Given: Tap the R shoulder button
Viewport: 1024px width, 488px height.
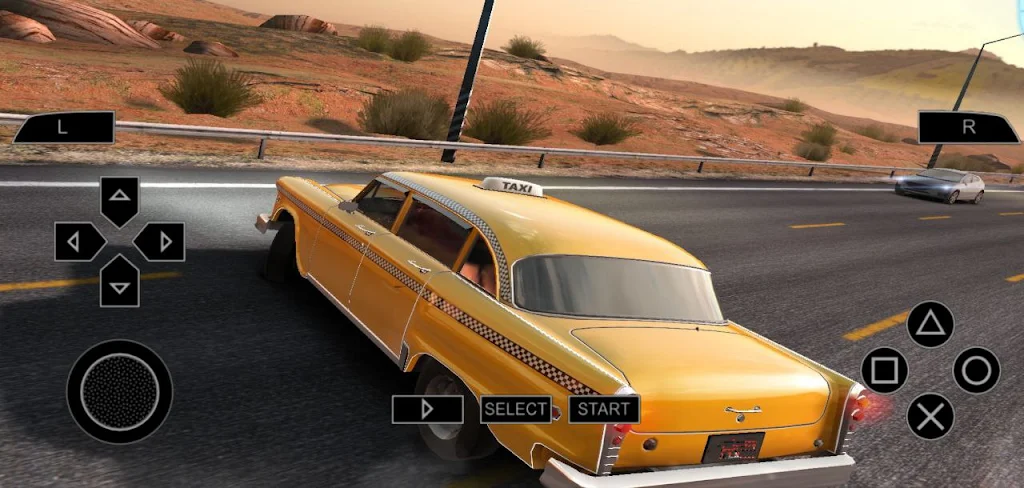Looking at the screenshot, I should click(968, 128).
